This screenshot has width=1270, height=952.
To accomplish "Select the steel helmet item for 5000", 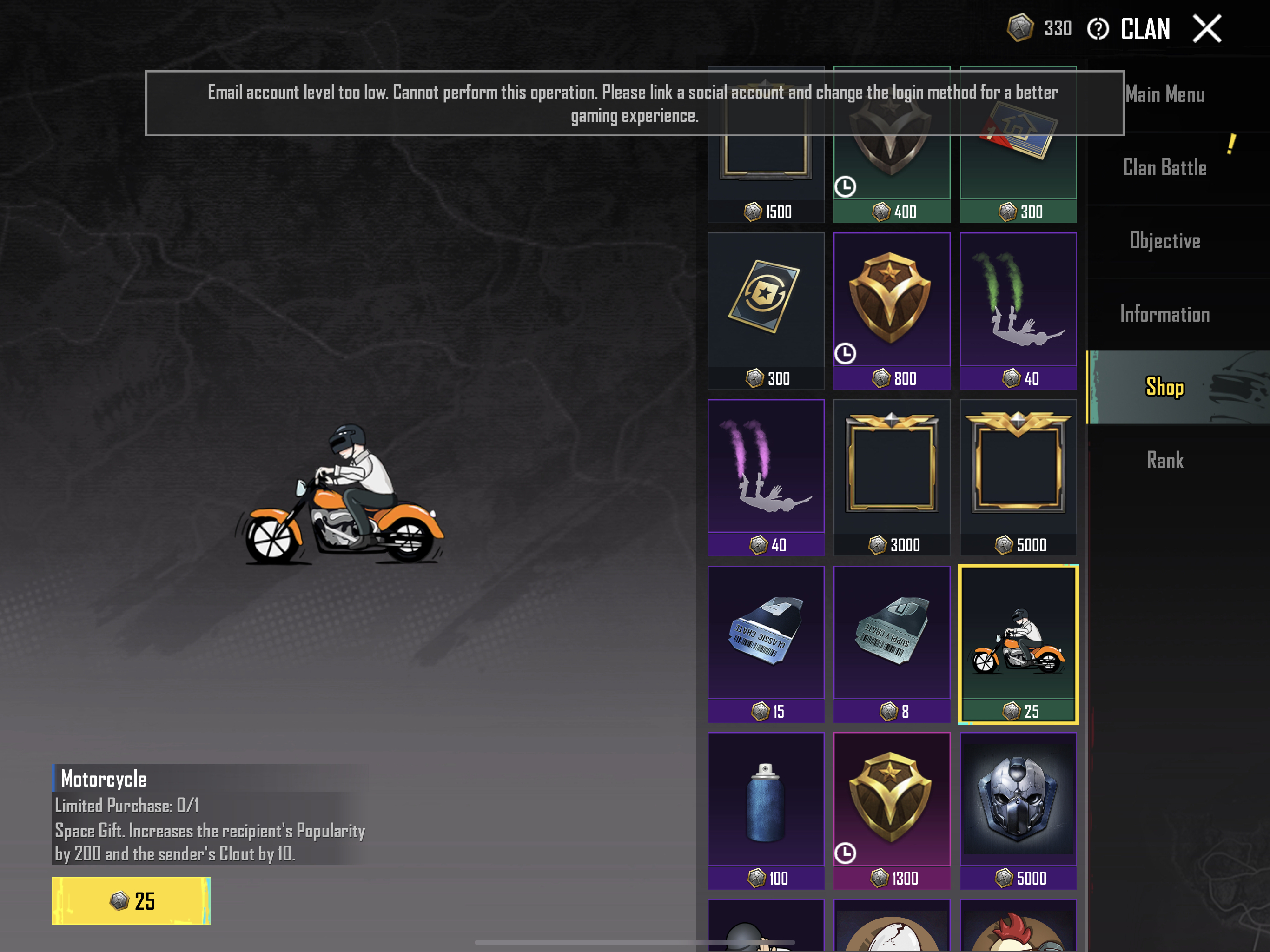I will coord(1018,810).
